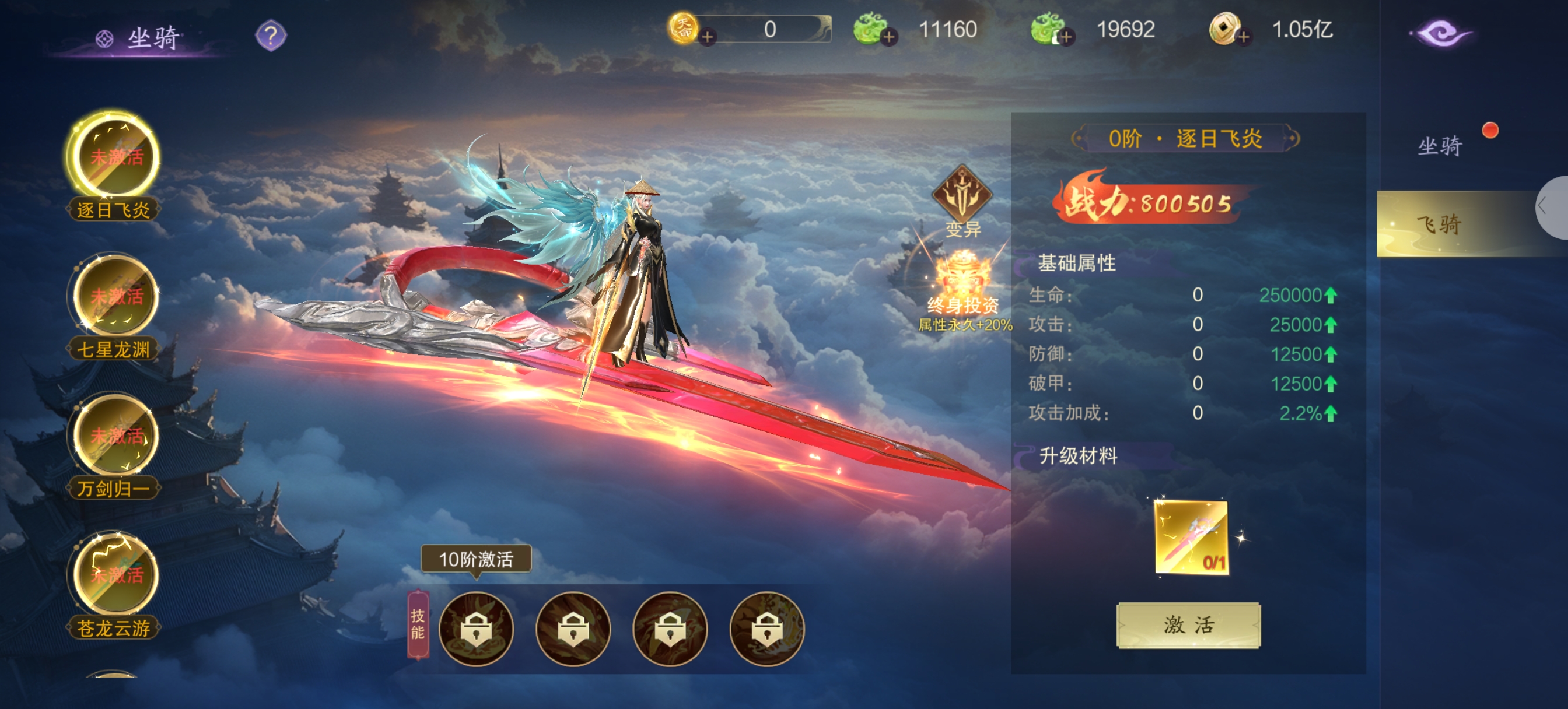Open the 坐骑 tab on the right
This screenshot has height=709, width=1568.
1438,146
